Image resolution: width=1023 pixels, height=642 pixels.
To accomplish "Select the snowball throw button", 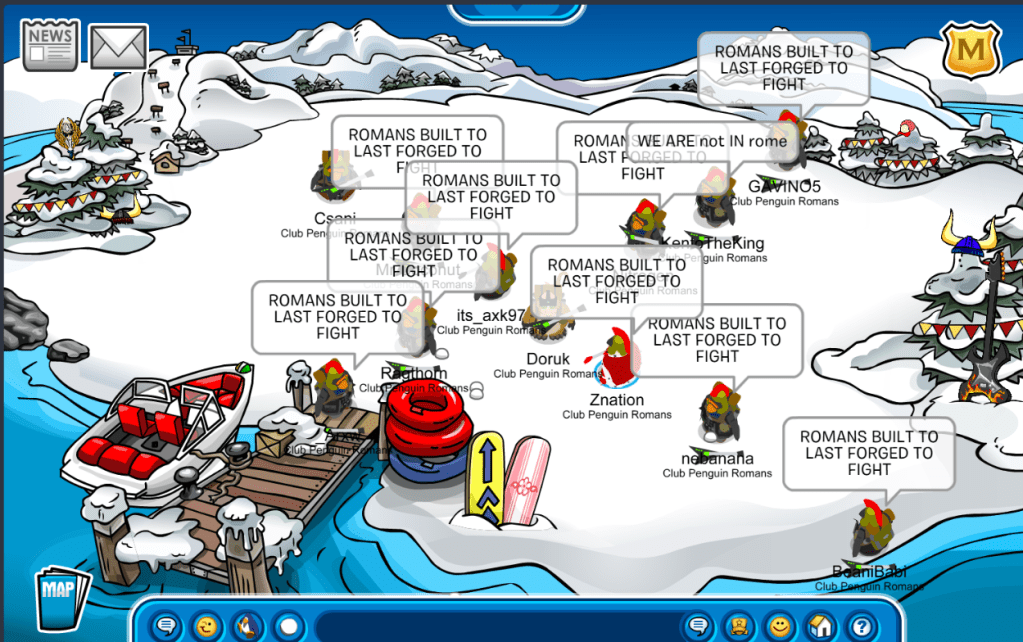I will click(x=288, y=626).
